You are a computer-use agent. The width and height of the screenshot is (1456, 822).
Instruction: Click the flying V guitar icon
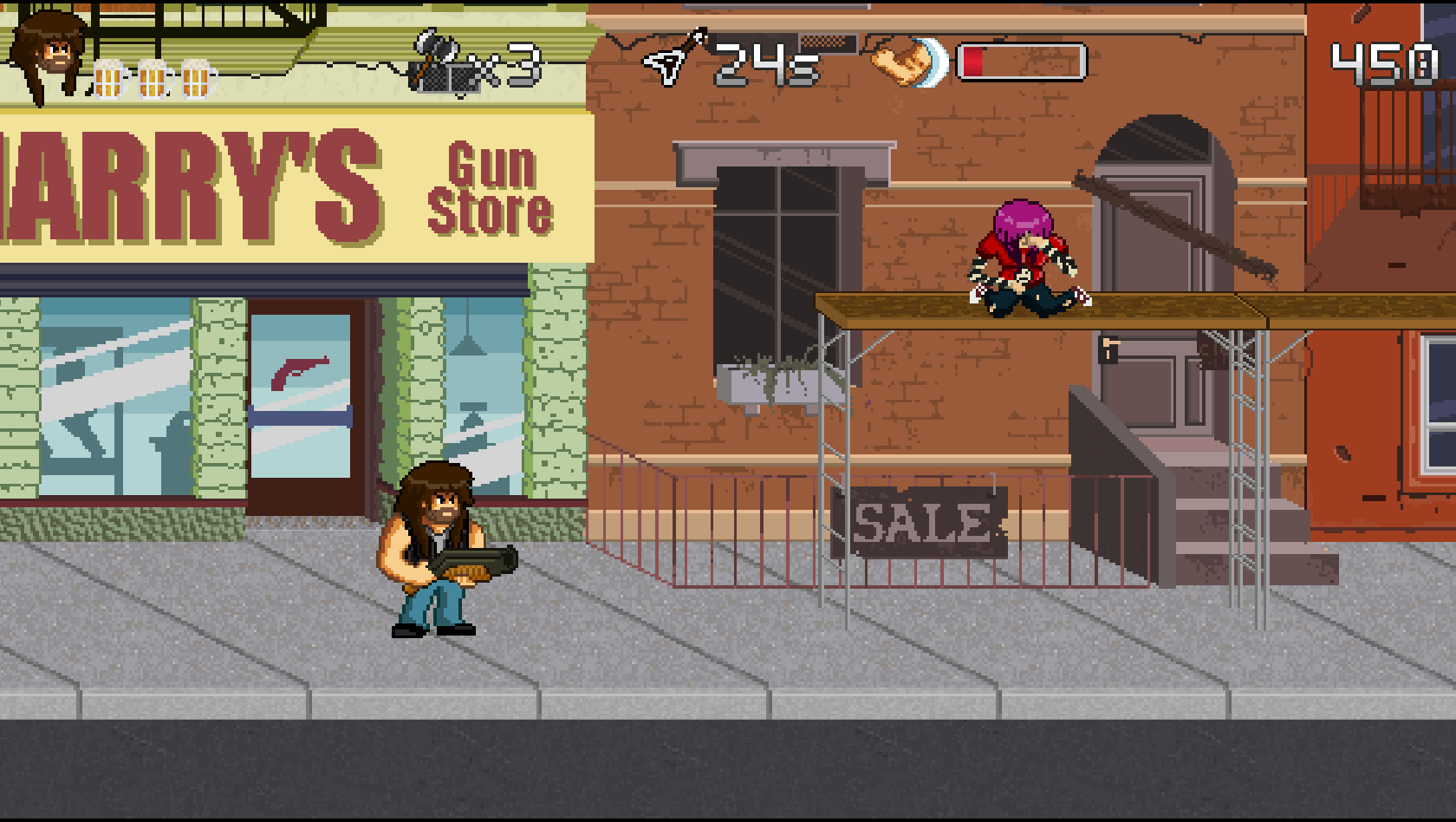coord(675,58)
